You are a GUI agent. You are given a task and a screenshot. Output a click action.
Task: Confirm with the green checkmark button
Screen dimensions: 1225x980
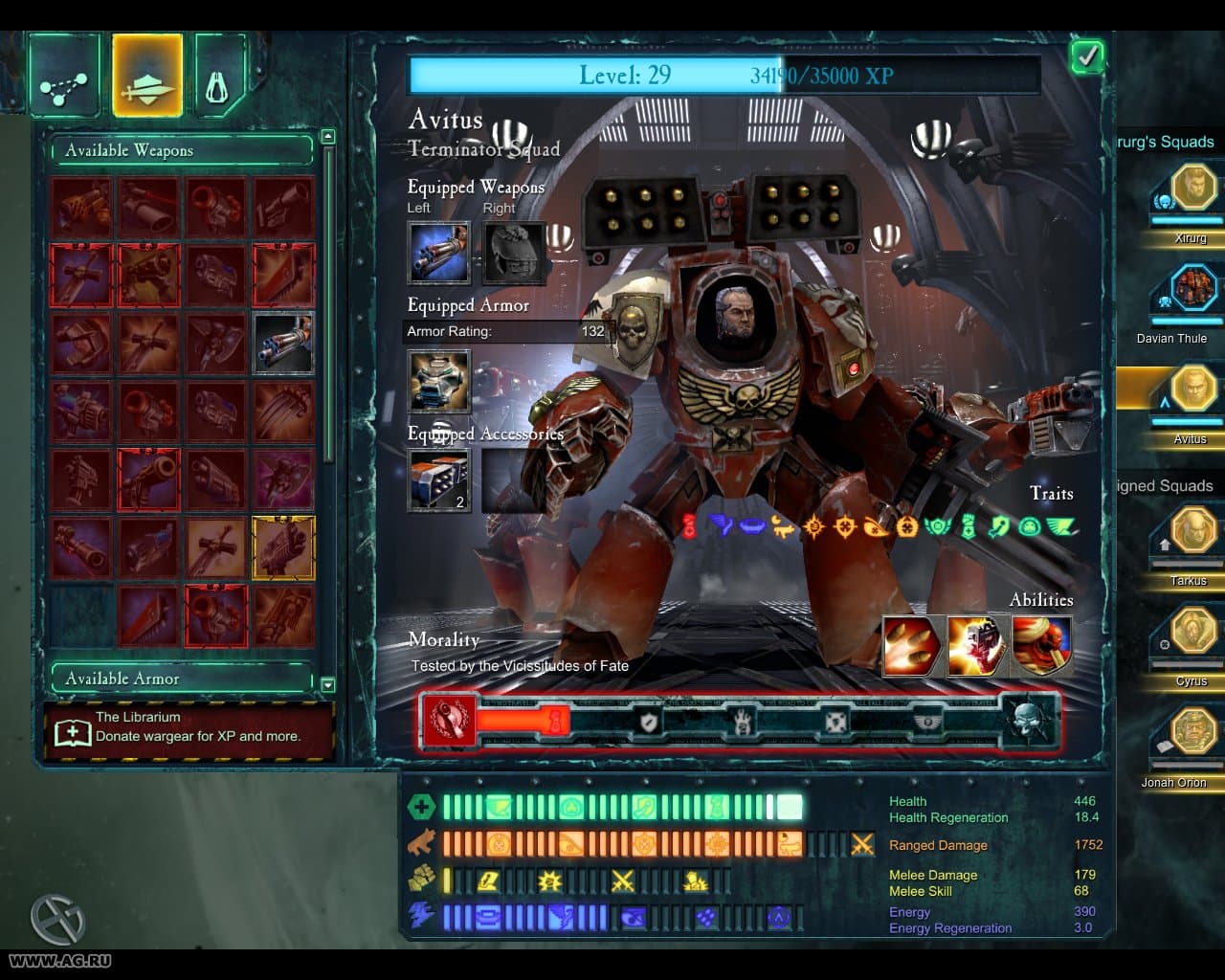coord(1086,56)
